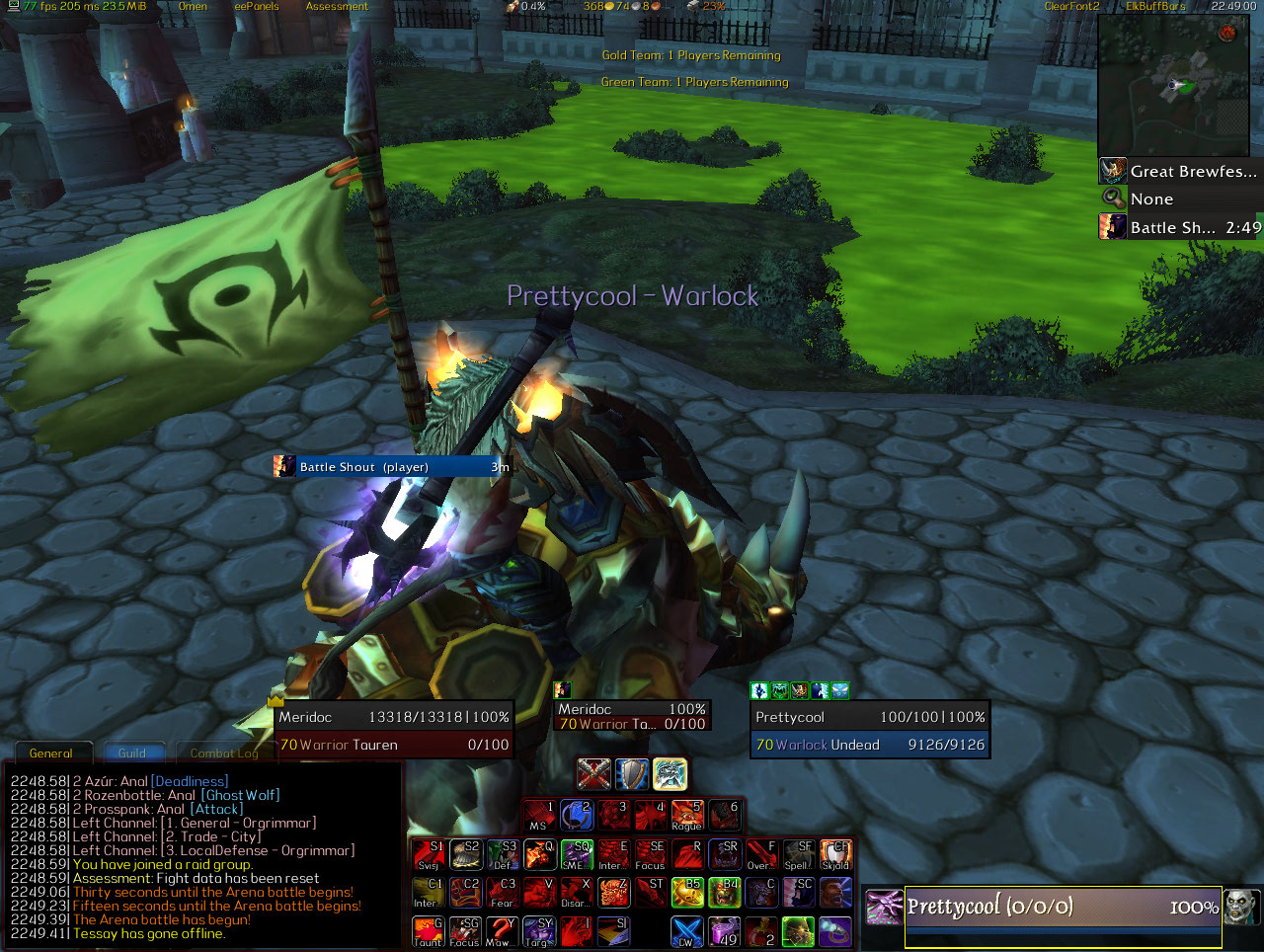Use the purple item with 49 count
The image size is (1264, 952).
click(725, 931)
